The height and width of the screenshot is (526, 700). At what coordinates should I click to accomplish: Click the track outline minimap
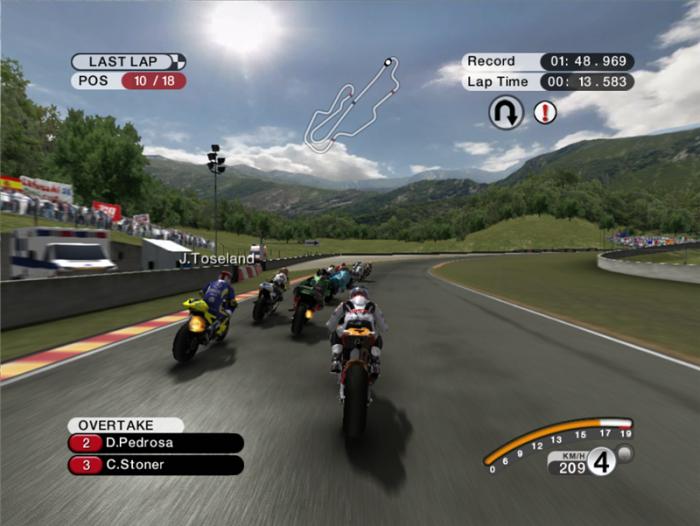pyautogui.click(x=351, y=105)
